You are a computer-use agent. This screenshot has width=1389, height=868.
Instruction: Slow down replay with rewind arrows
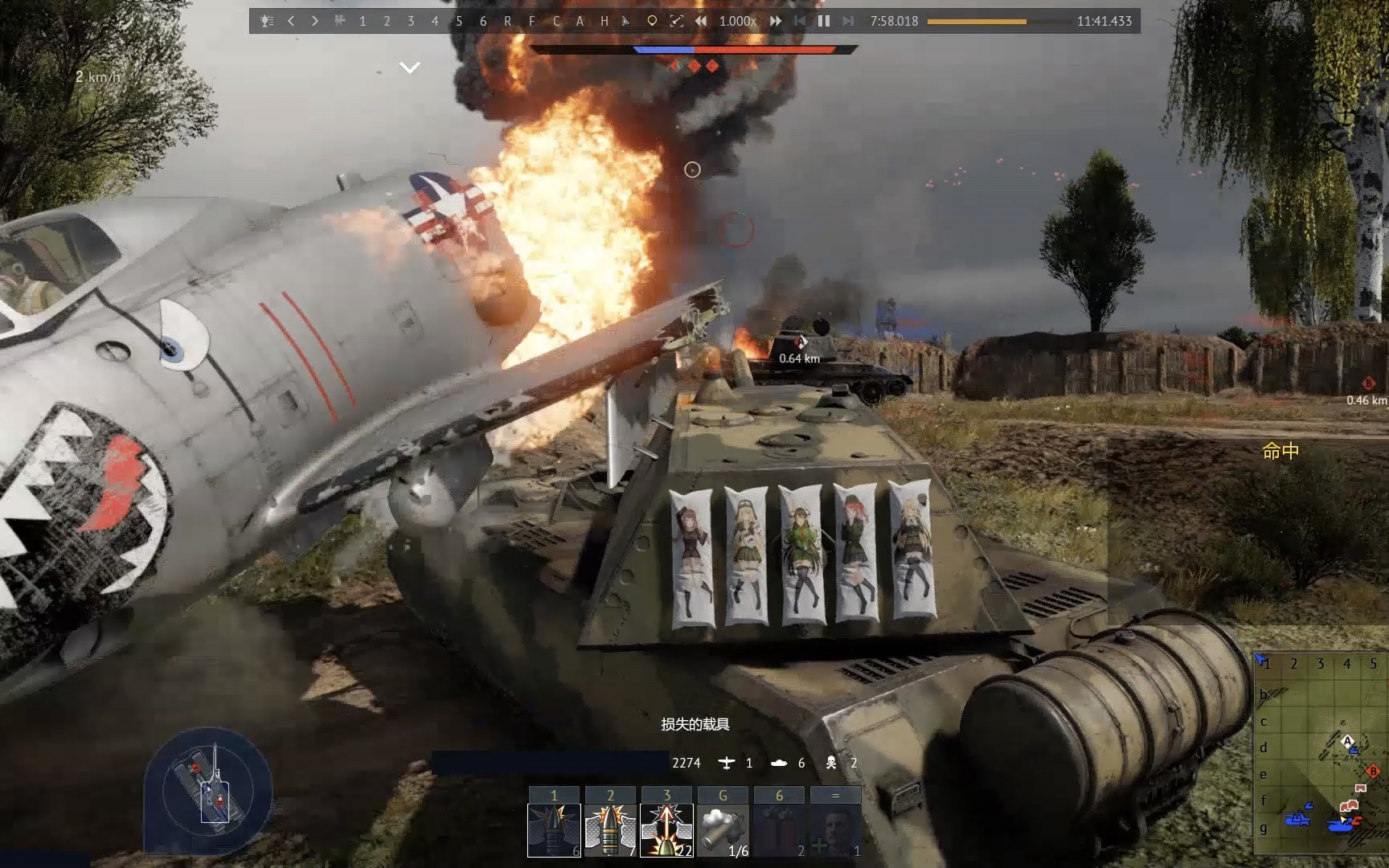701,21
